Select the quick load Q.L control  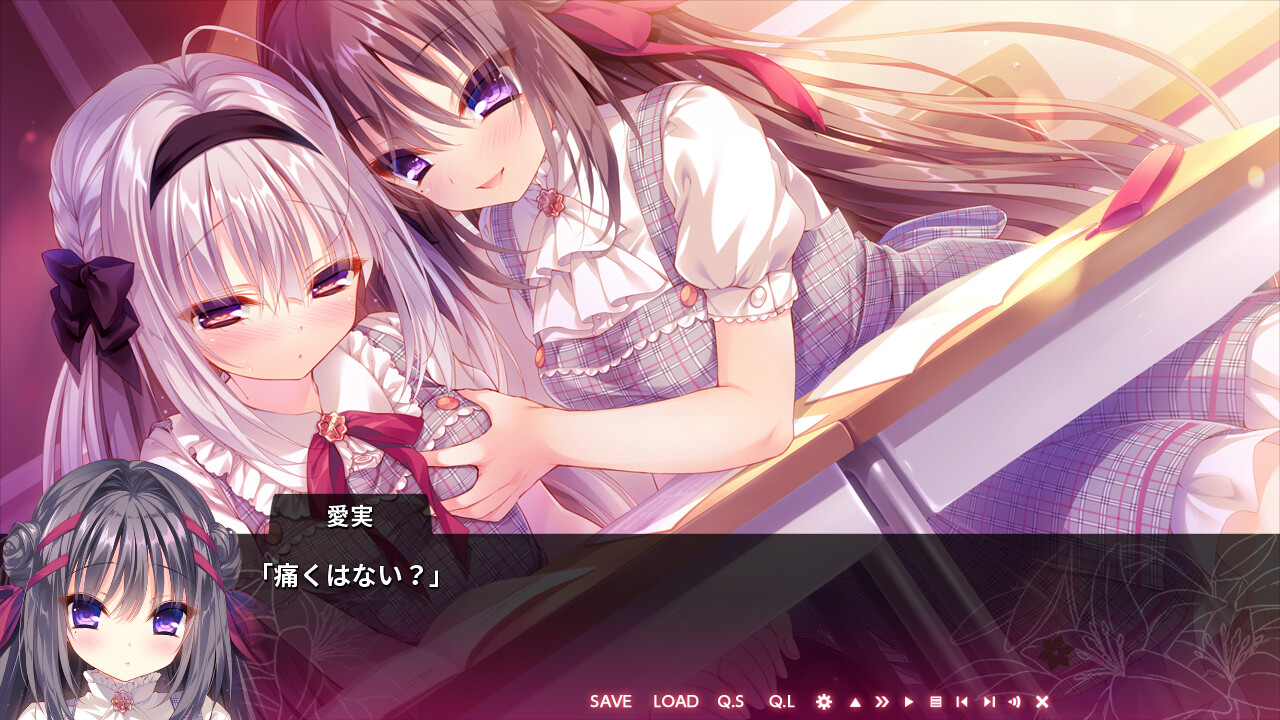(783, 702)
